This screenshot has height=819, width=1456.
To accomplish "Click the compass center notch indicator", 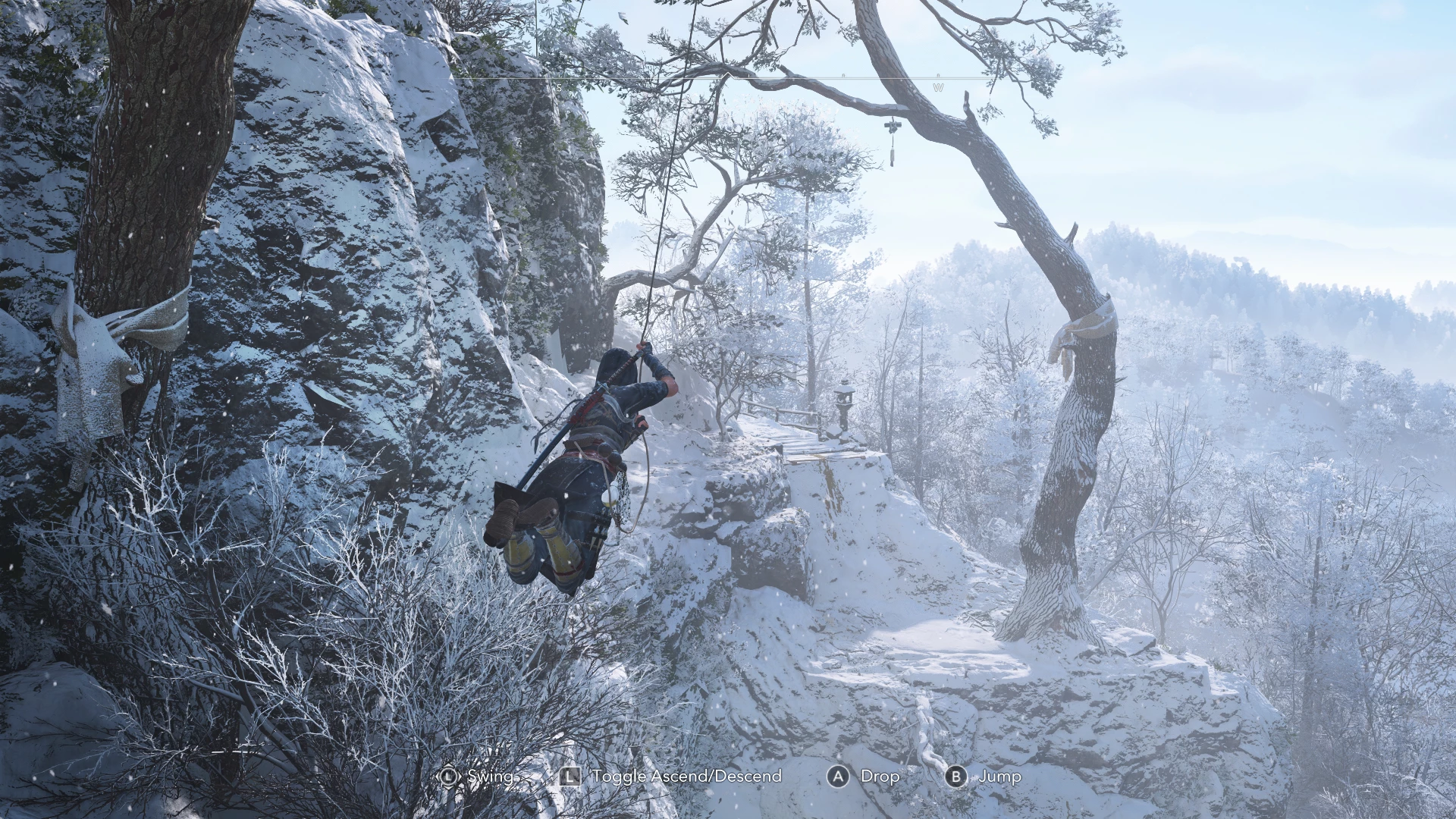I will (x=729, y=74).
